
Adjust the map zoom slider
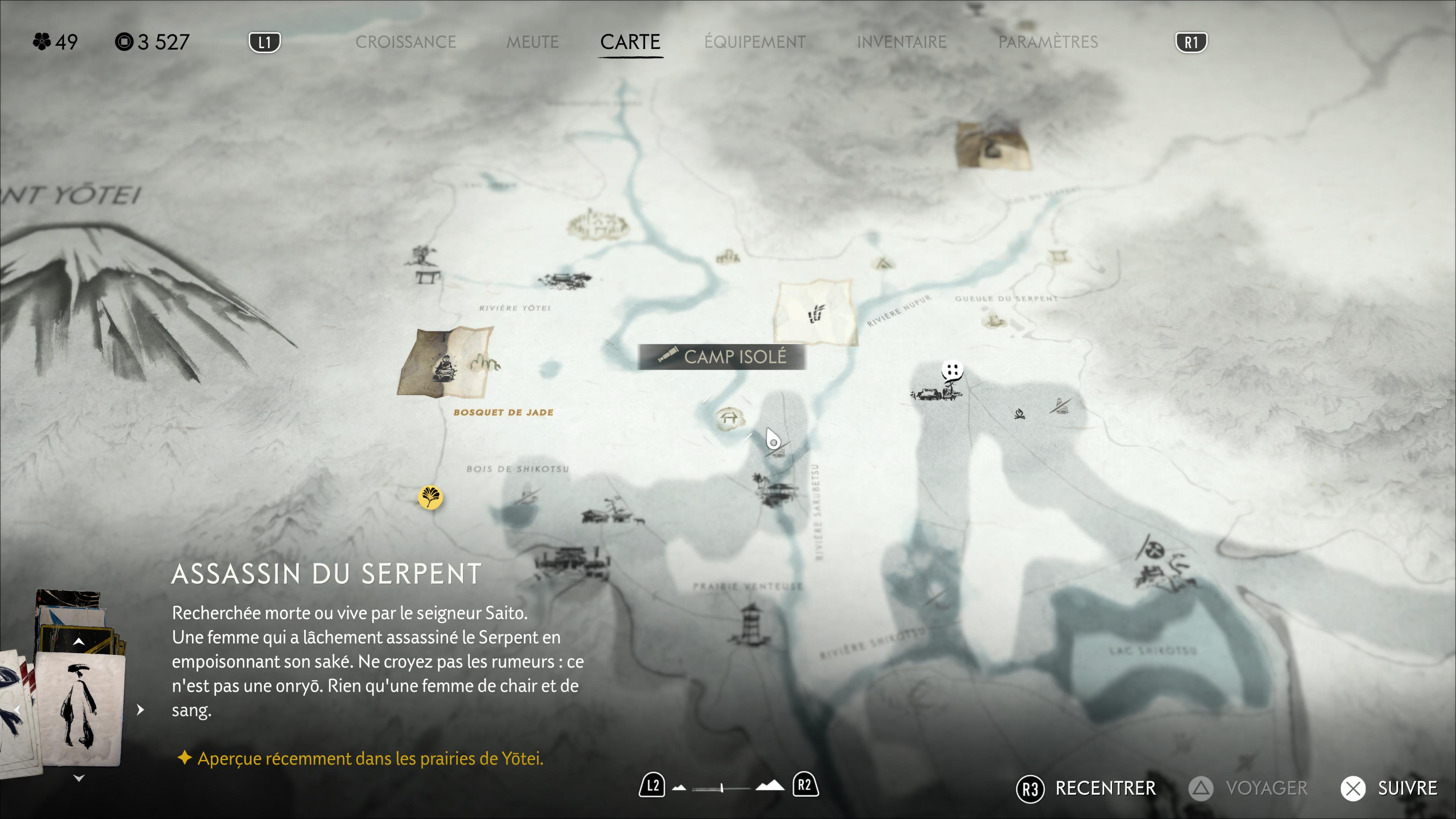[722, 788]
